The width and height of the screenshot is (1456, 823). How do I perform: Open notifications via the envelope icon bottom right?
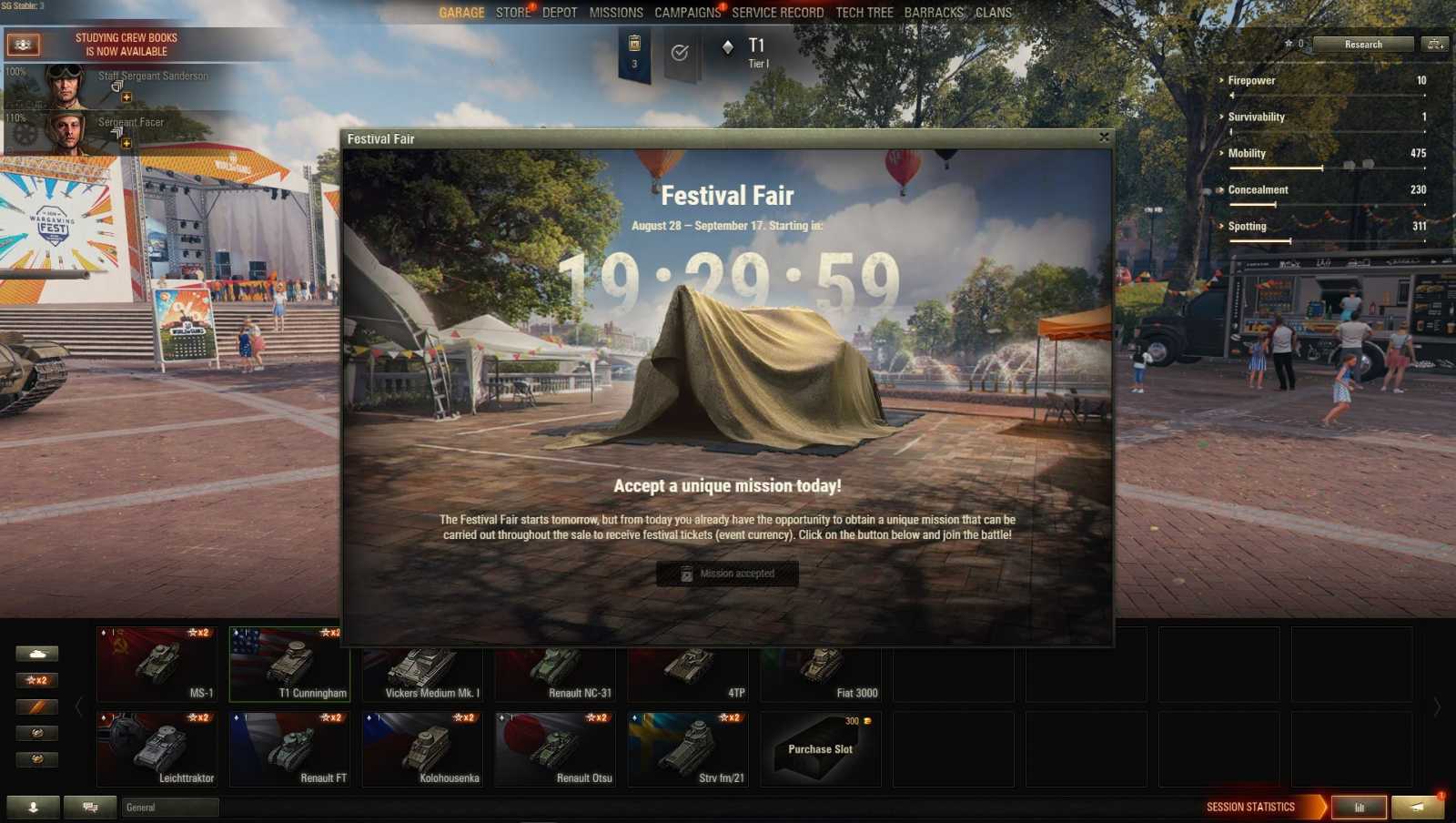pyautogui.click(x=1416, y=807)
